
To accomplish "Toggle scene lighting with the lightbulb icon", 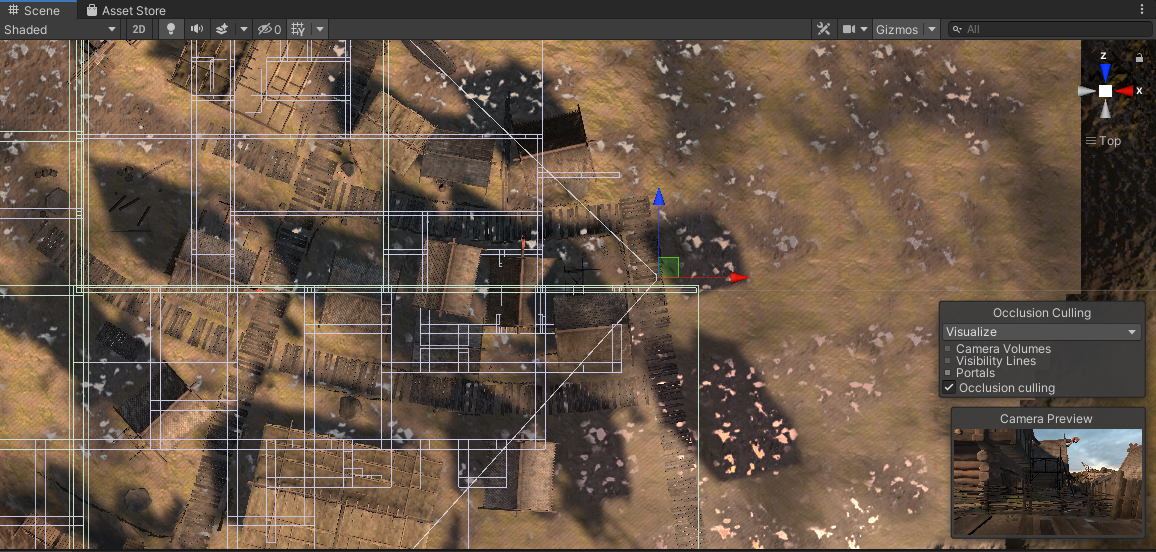I will tap(170, 29).
